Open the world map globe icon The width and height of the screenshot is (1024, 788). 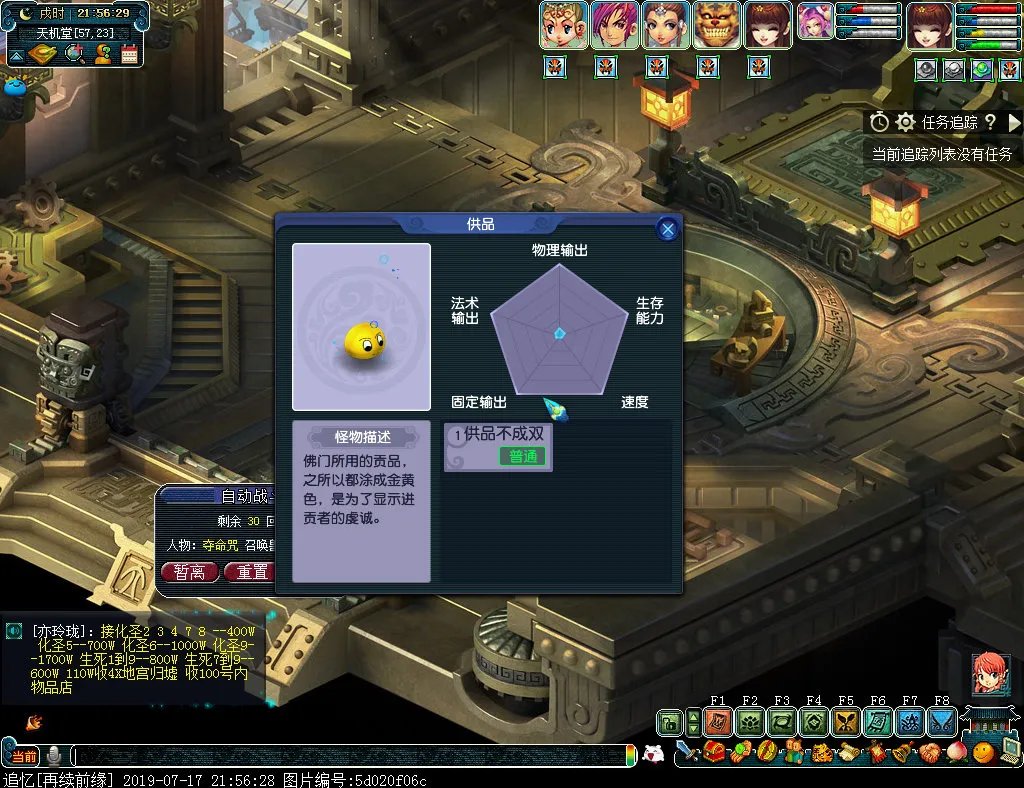click(x=75, y=54)
